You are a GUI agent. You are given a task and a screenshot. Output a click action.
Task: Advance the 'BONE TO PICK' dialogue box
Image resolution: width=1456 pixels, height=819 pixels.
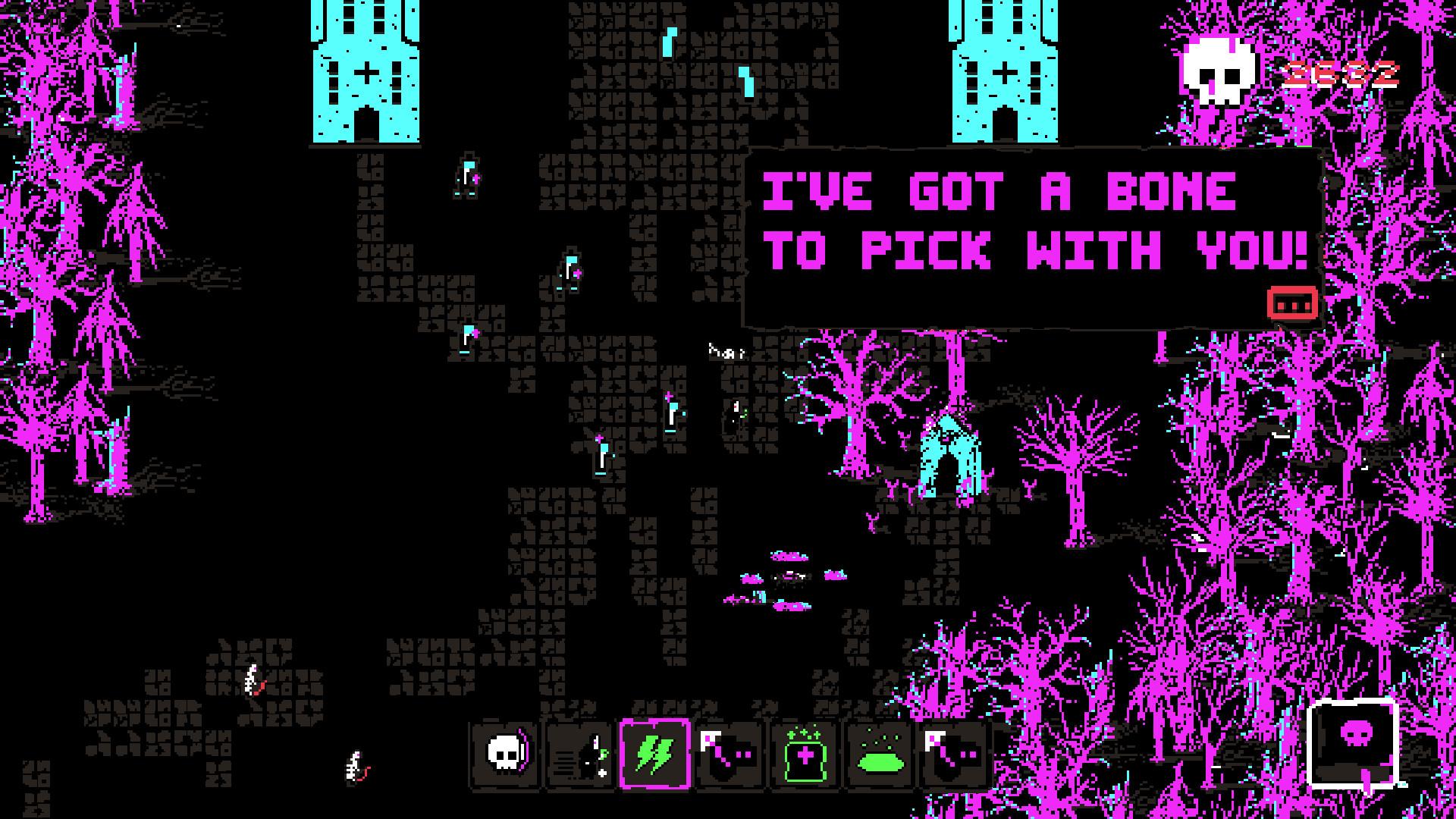[x=1291, y=302]
